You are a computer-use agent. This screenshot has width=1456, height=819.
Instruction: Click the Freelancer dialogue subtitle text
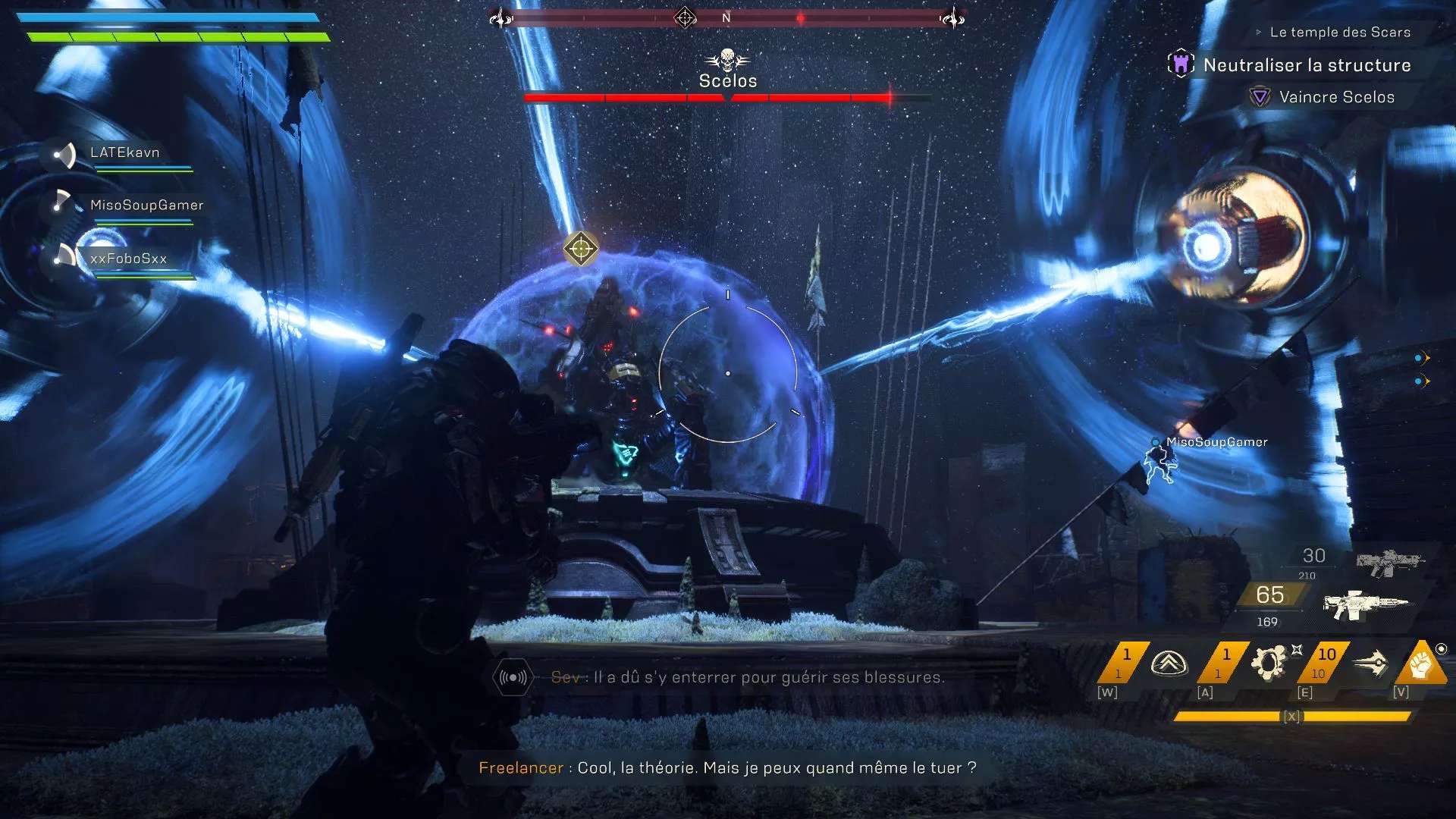tap(728, 768)
